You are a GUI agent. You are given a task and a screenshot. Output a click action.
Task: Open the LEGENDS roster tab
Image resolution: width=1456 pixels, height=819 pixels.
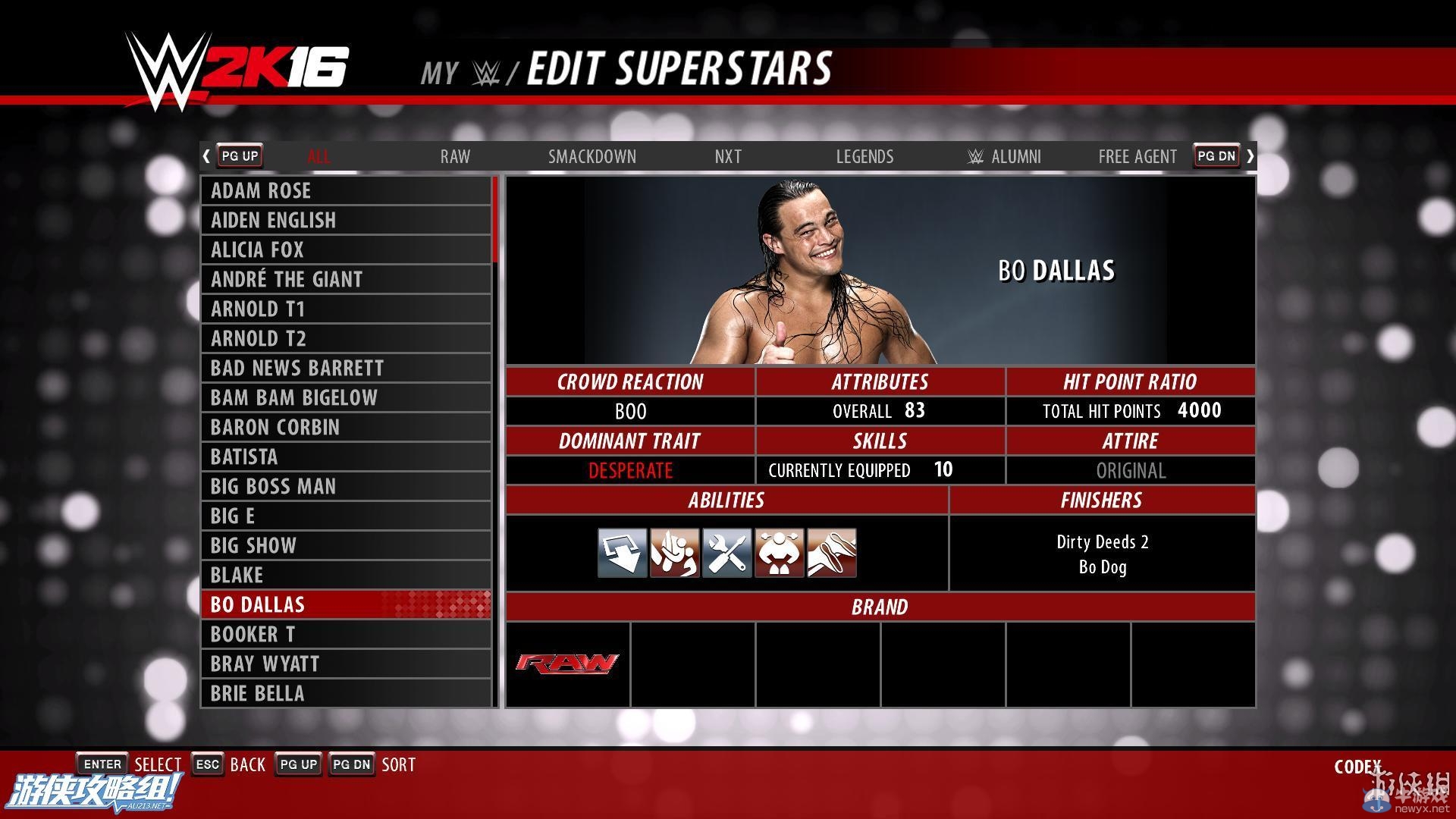[864, 156]
